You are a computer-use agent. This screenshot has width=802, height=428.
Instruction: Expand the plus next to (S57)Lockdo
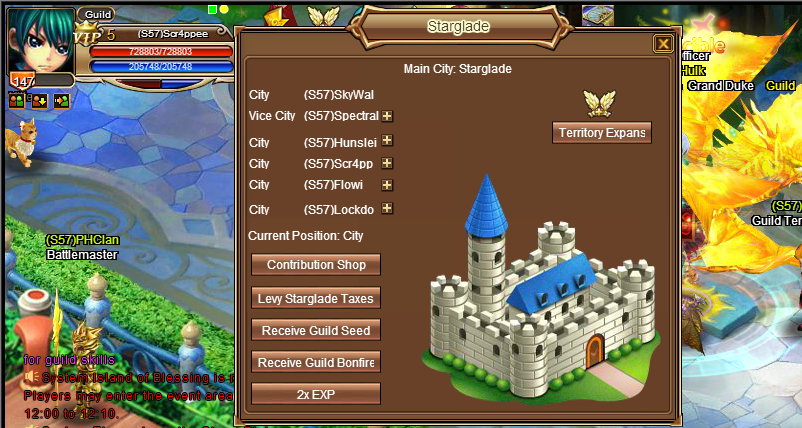(x=387, y=209)
